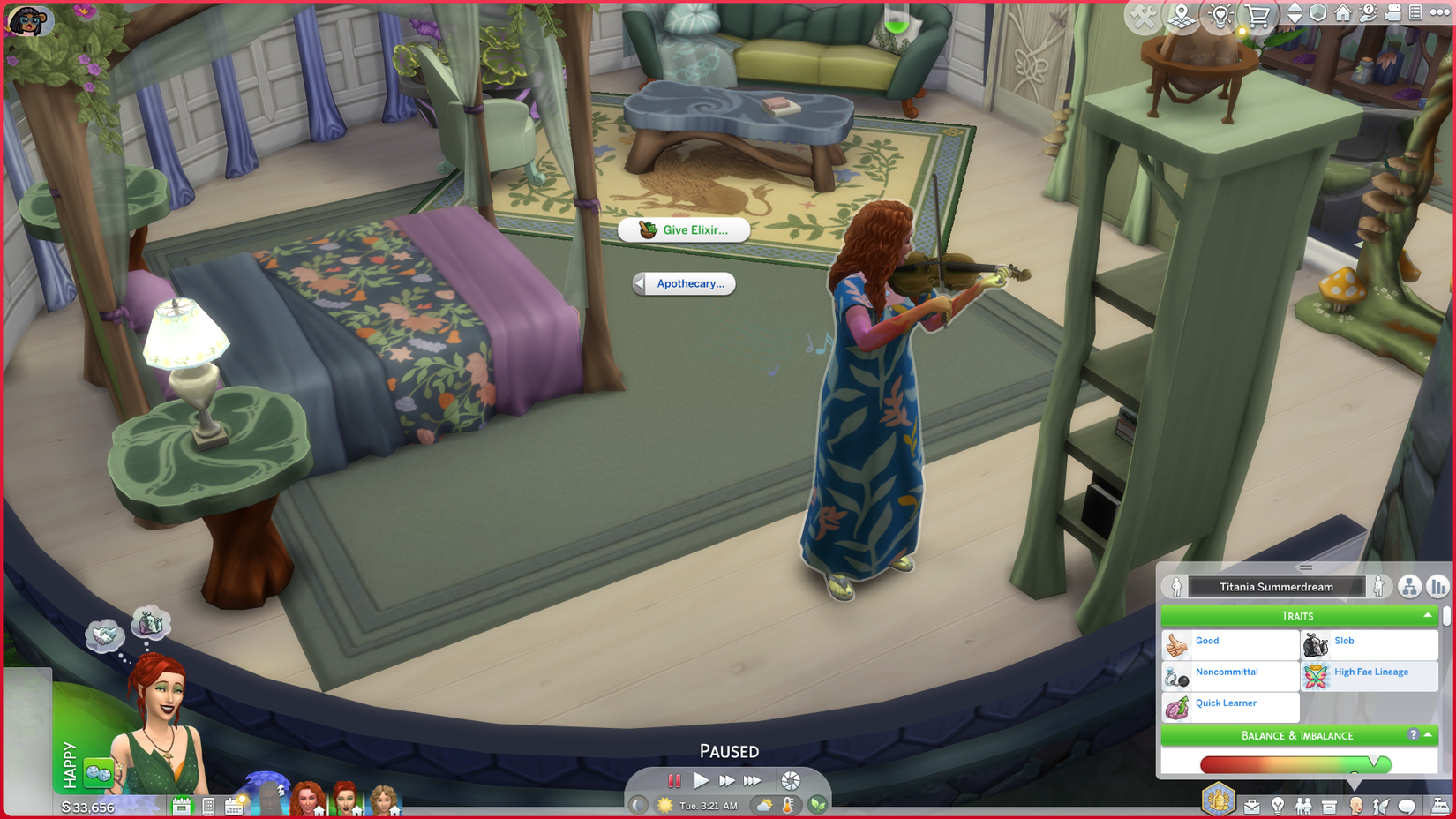The image size is (1456, 819).
Task: Open the skills panel lightbulb icon
Action: (x=1278, y=805)
